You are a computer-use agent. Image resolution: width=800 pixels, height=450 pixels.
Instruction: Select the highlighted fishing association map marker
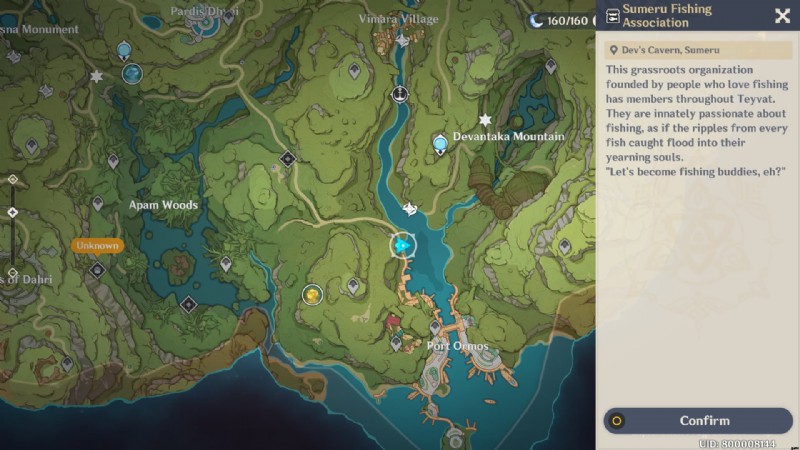coord(403,245)
